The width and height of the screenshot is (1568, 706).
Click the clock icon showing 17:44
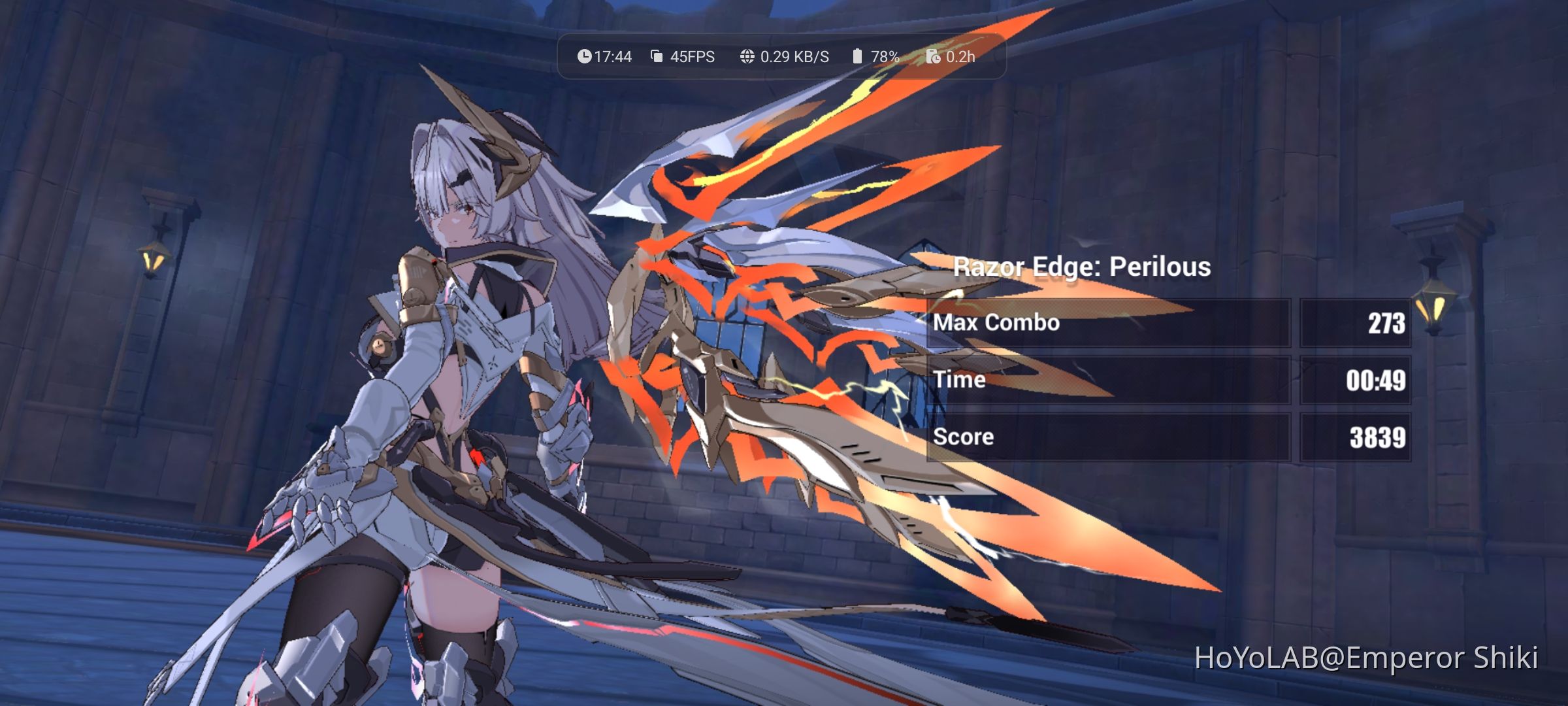click(x=586, y=57)
